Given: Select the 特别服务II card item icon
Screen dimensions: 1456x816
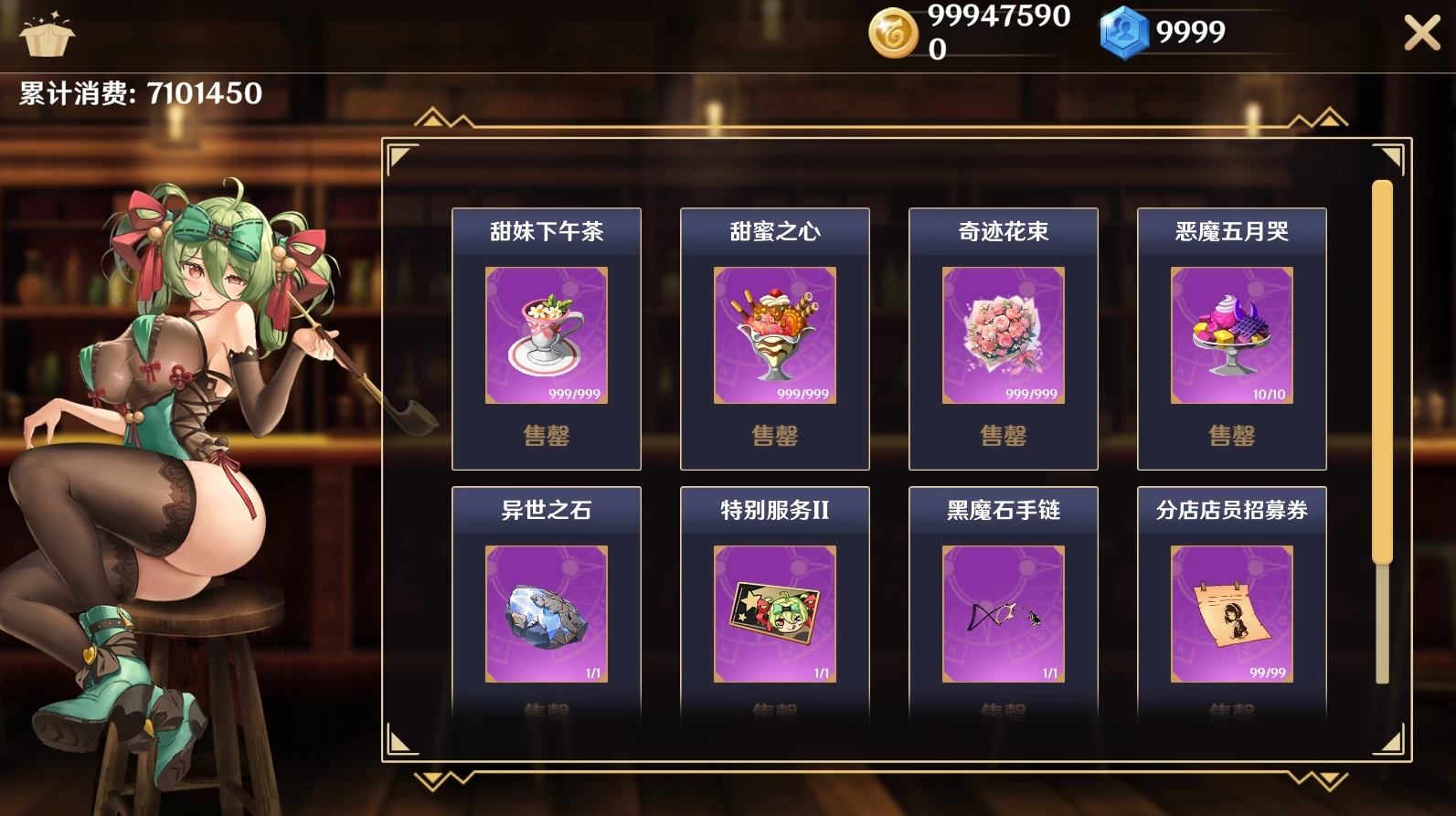Looking at the screenshot, I should pos(774,614).
